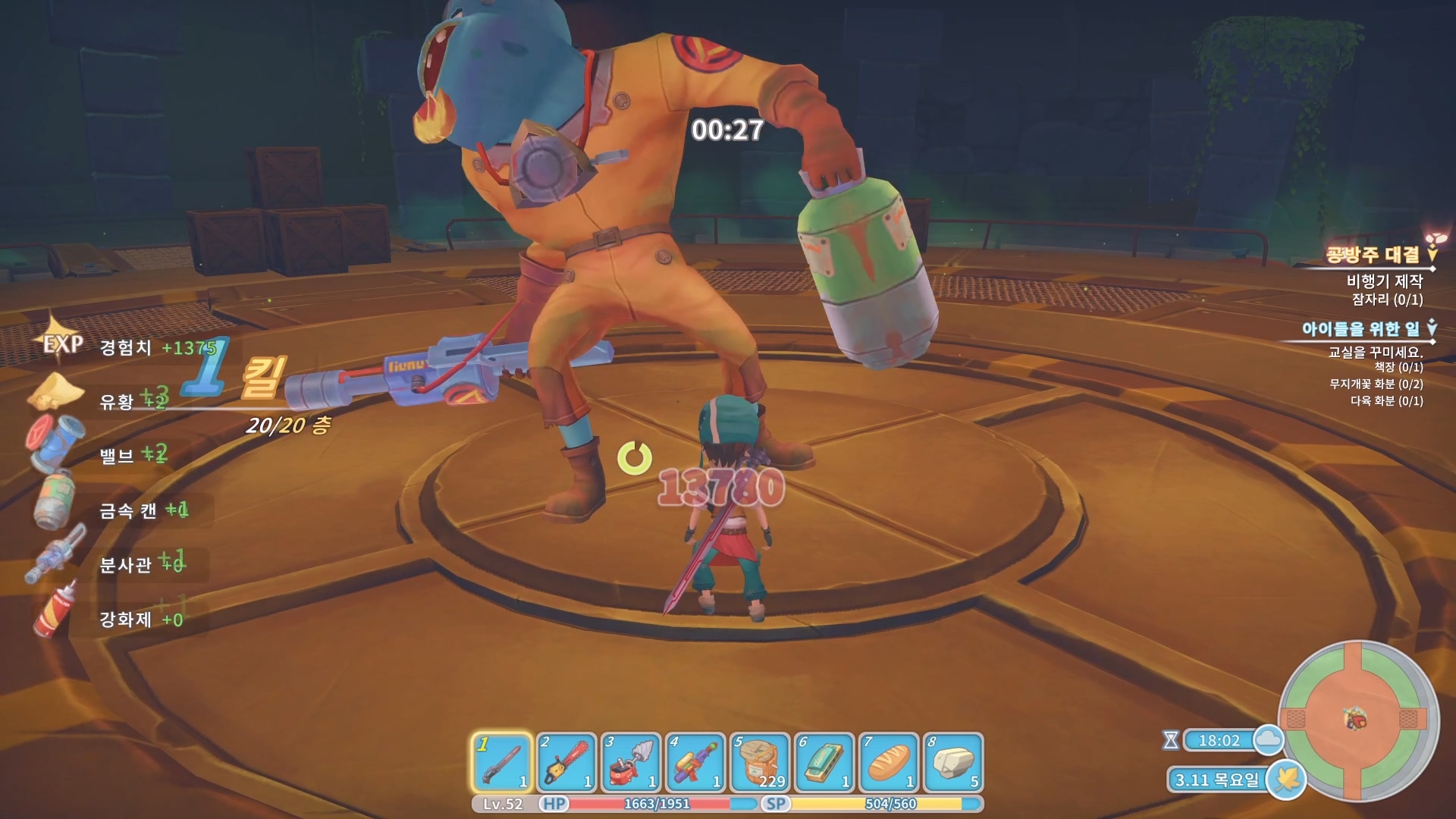The height and width of the screenshot is (819, 1456).
Task: Click the hourglass icon beside the clock
Action: (1171, 740)
